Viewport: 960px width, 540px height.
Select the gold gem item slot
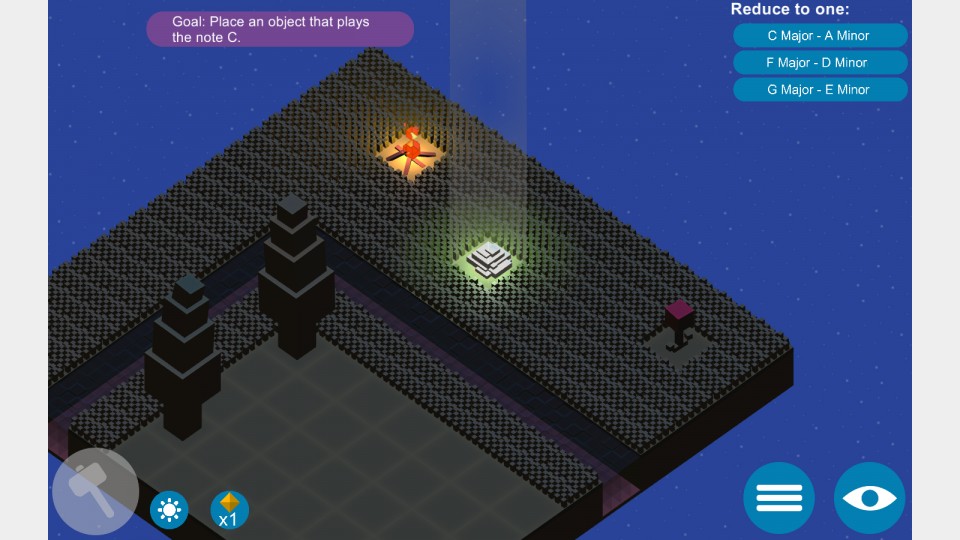[x=229, y=509]
